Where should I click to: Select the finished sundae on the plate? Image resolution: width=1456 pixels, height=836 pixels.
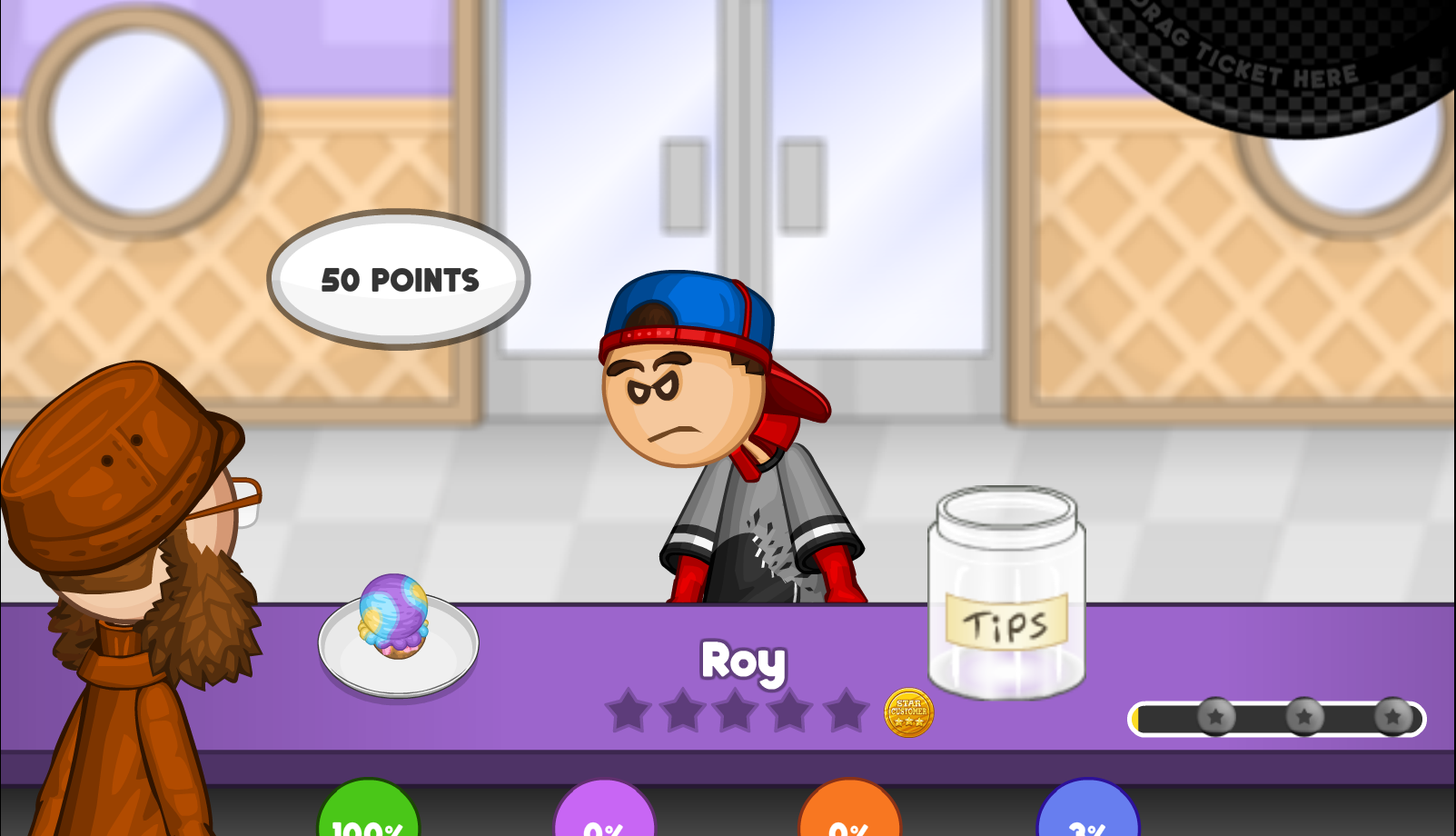tap(394, 618)
